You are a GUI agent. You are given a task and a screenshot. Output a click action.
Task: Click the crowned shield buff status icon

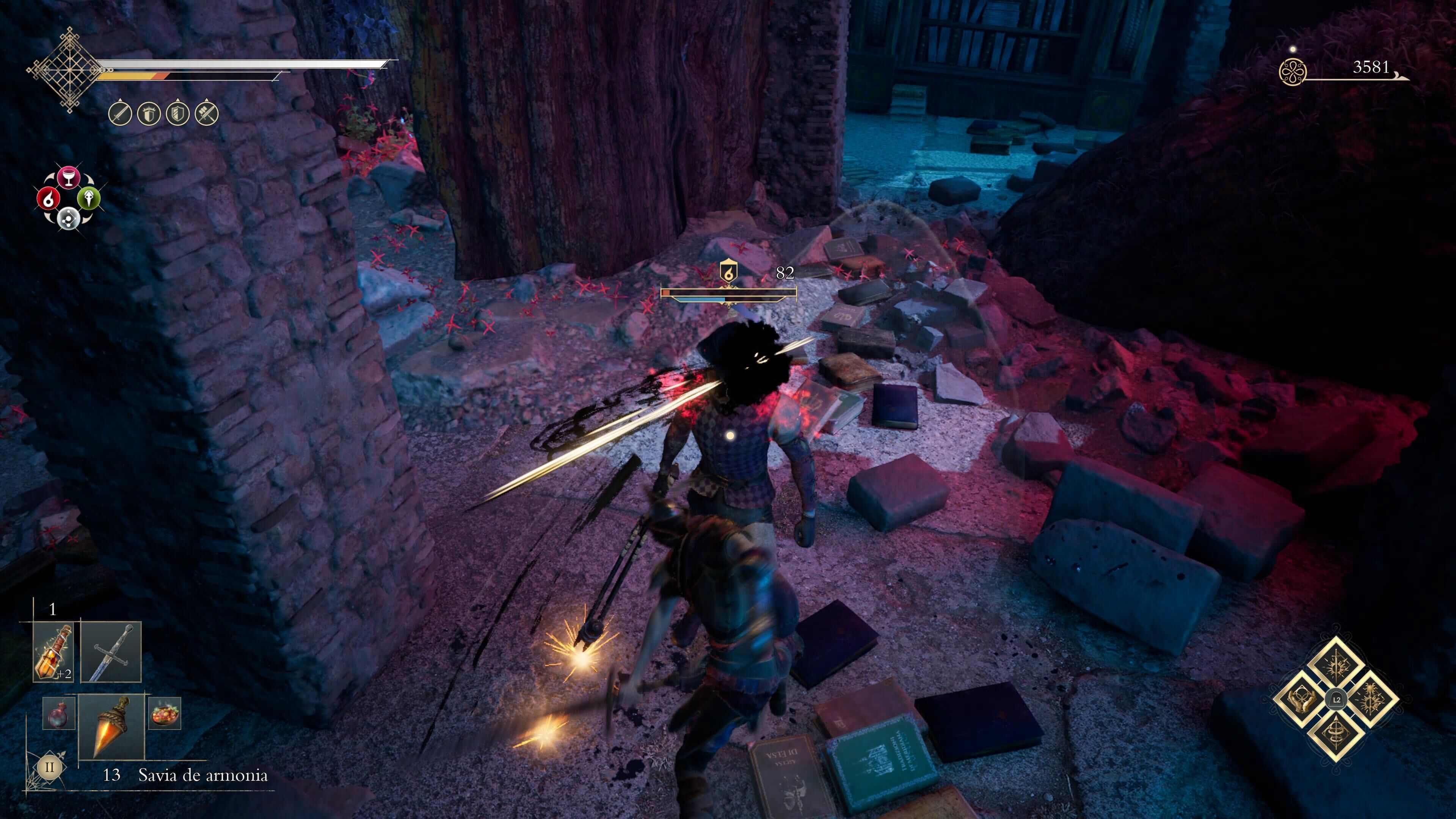[x=149, y=114]
